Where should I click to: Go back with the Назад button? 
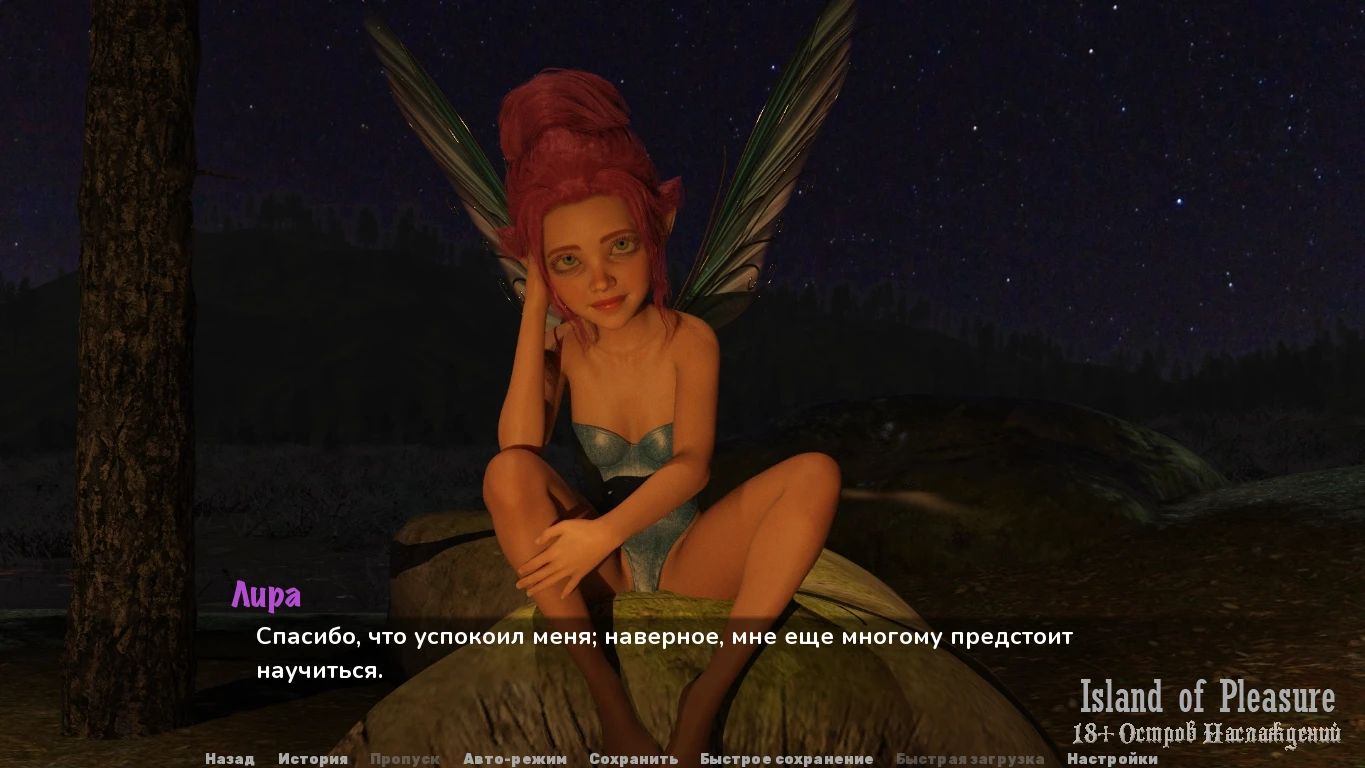pyautogui.click(x=229, y=759)
